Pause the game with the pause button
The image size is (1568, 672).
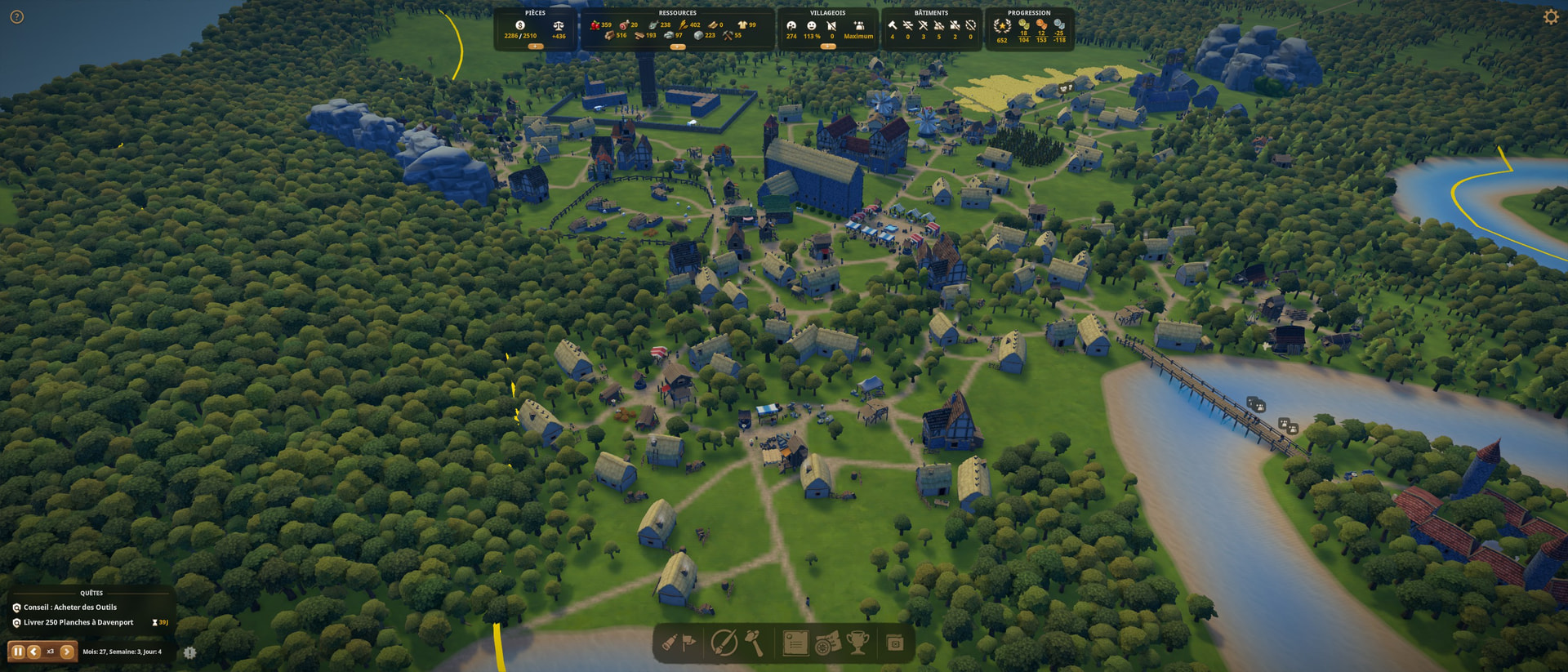18,652
